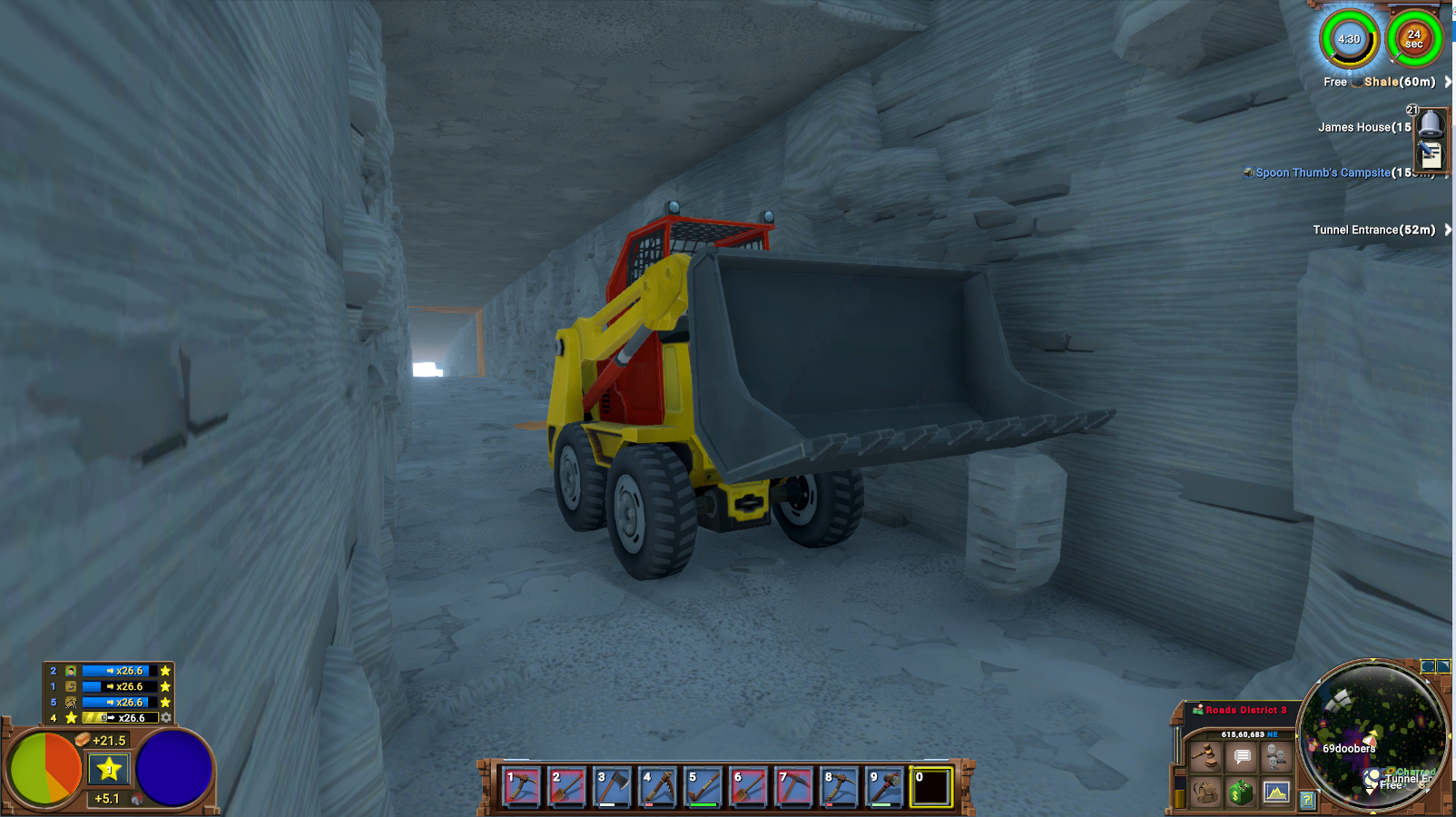The image size is (1456, 817).
Task: Select the sickle in hotbar slot 4
Action: [x=657, y=787]
